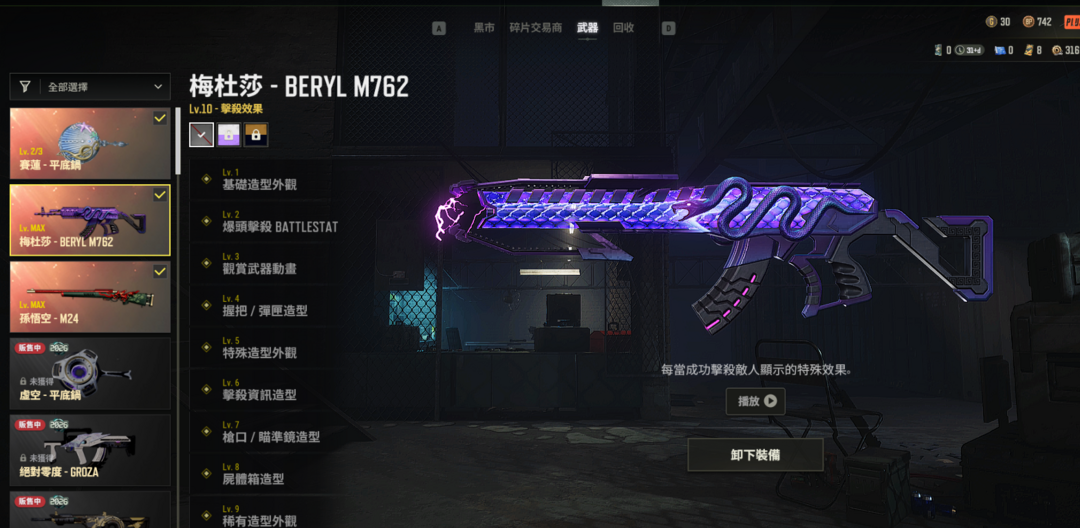
Task: Select the 武器 tab
Action: pyautogui.click(x=588, y=28)
